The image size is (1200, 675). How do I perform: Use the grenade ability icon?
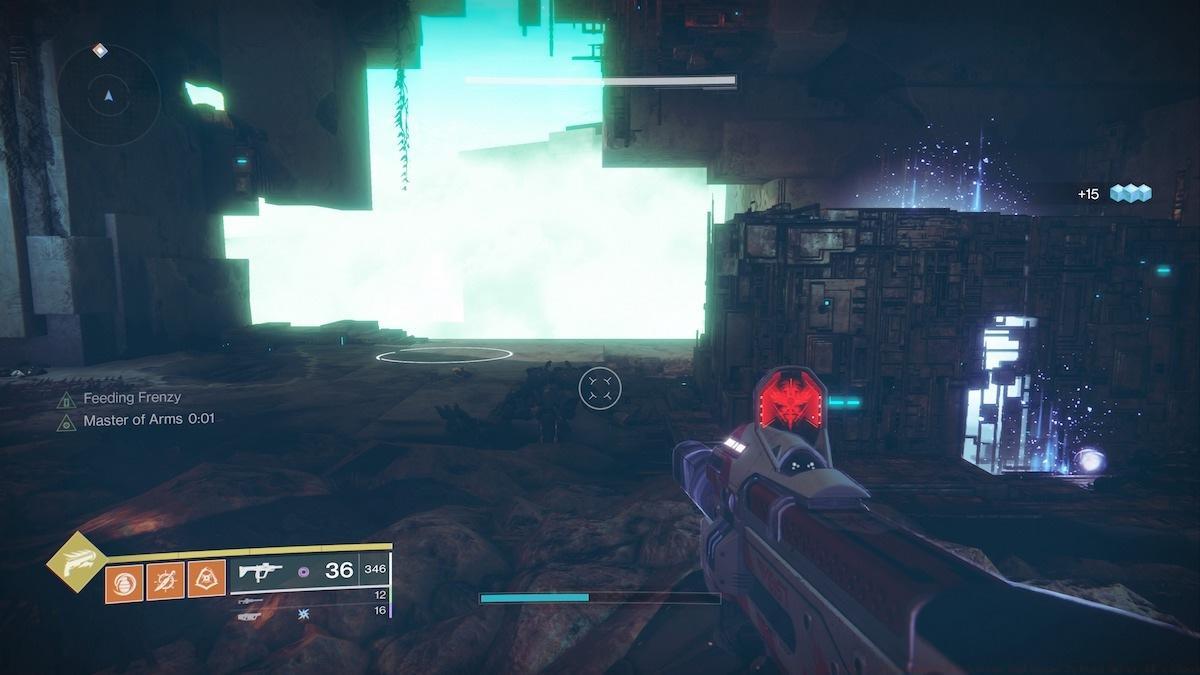(x=124, y=581)
